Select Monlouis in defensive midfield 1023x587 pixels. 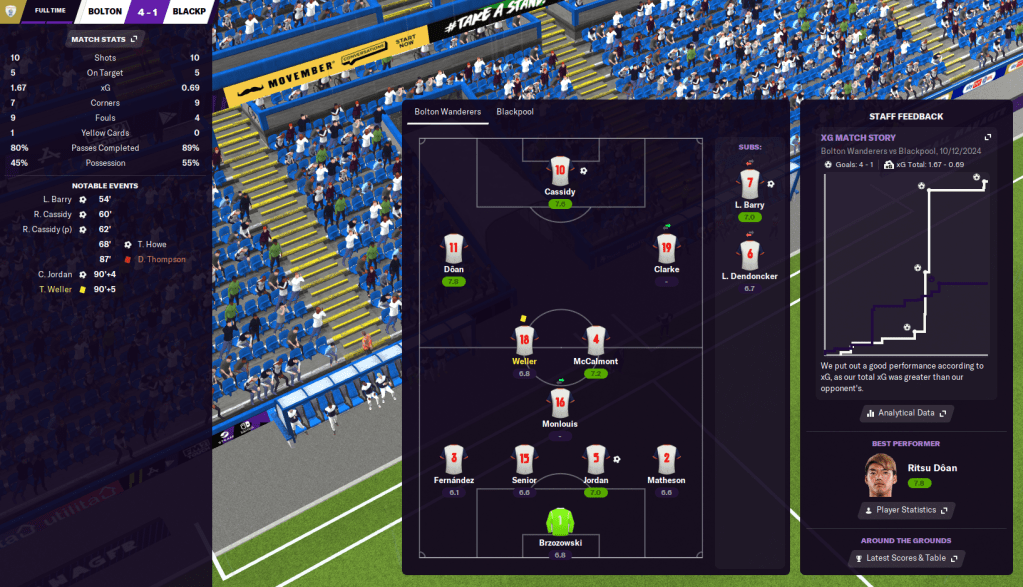click(x=560, y=403)
